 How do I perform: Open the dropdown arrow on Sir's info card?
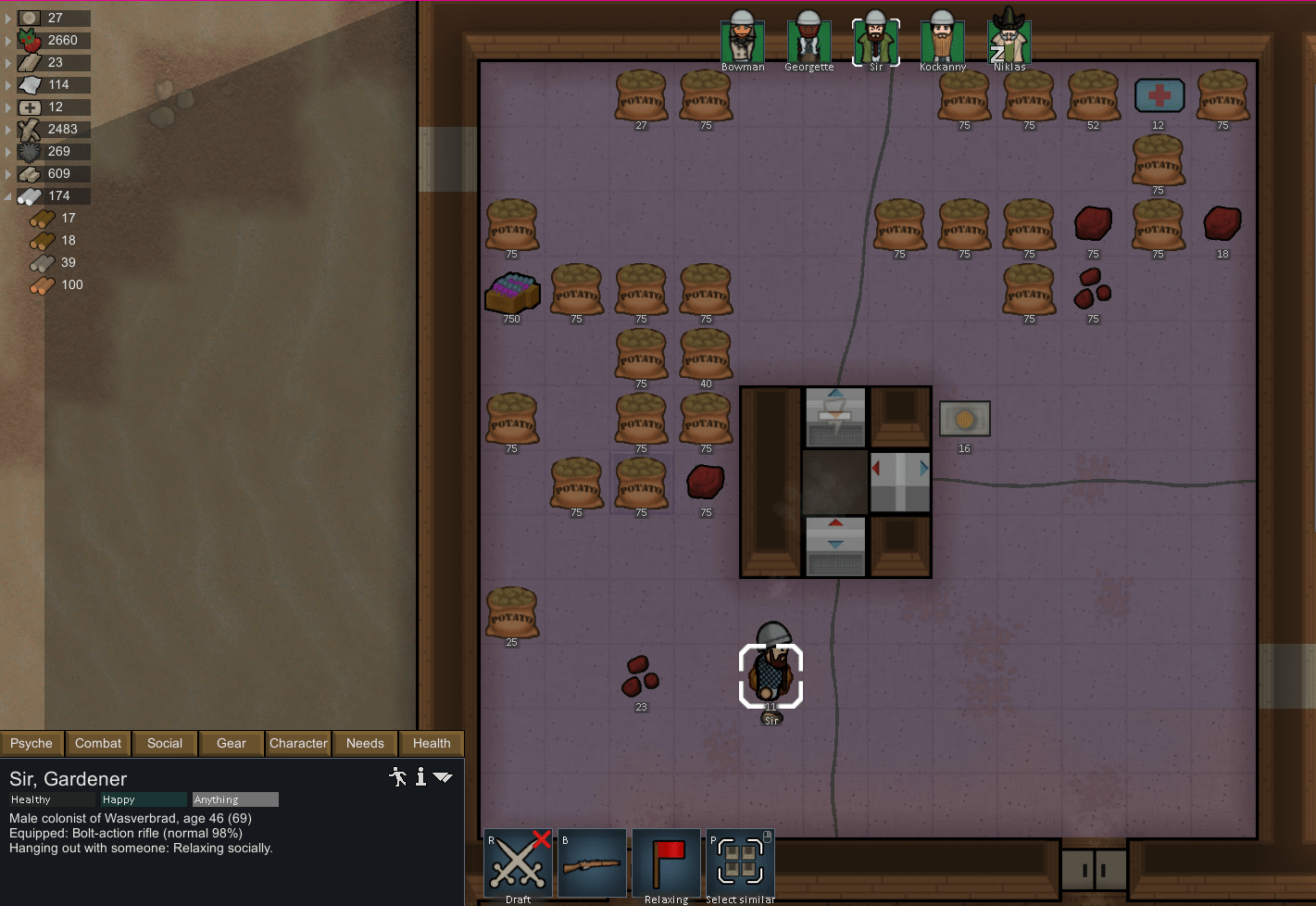[444, 777]
